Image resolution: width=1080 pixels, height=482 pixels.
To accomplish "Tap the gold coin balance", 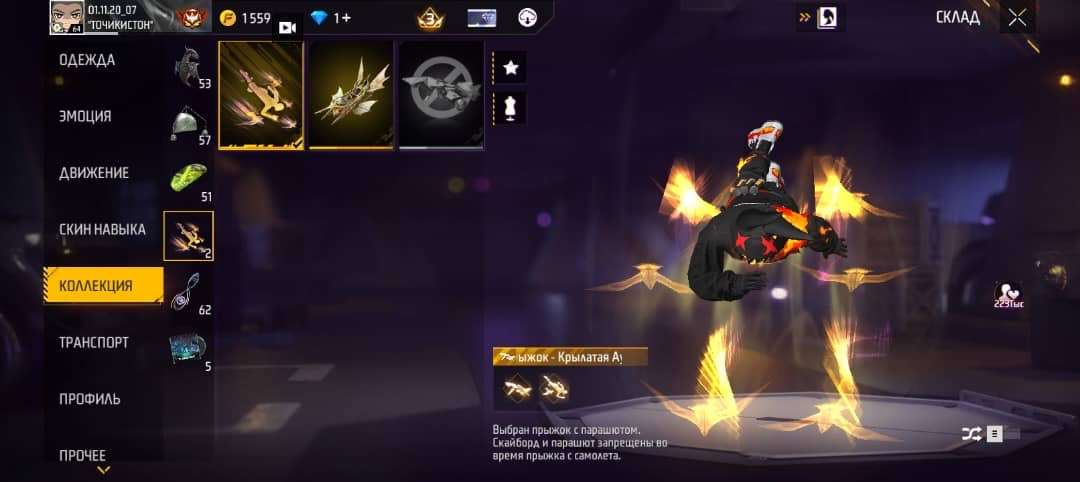I will tap(245, 18).
